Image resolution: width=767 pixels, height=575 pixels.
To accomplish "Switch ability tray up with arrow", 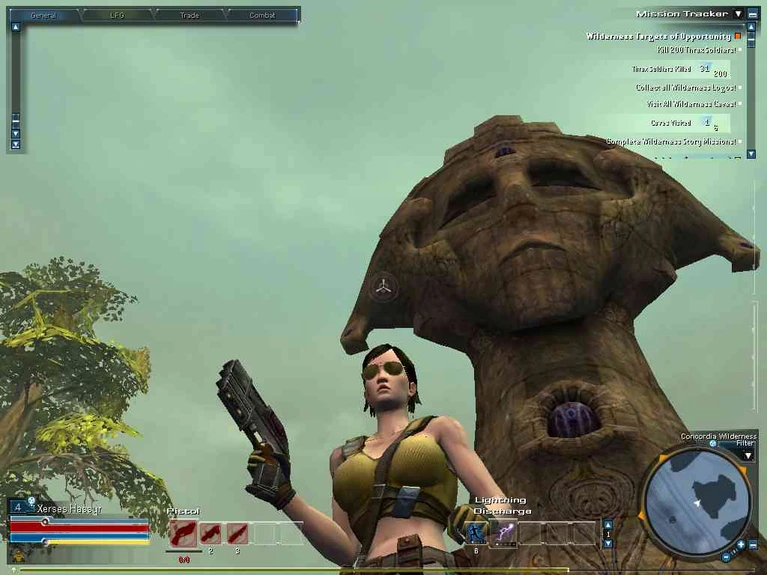I will pos(607,524).
